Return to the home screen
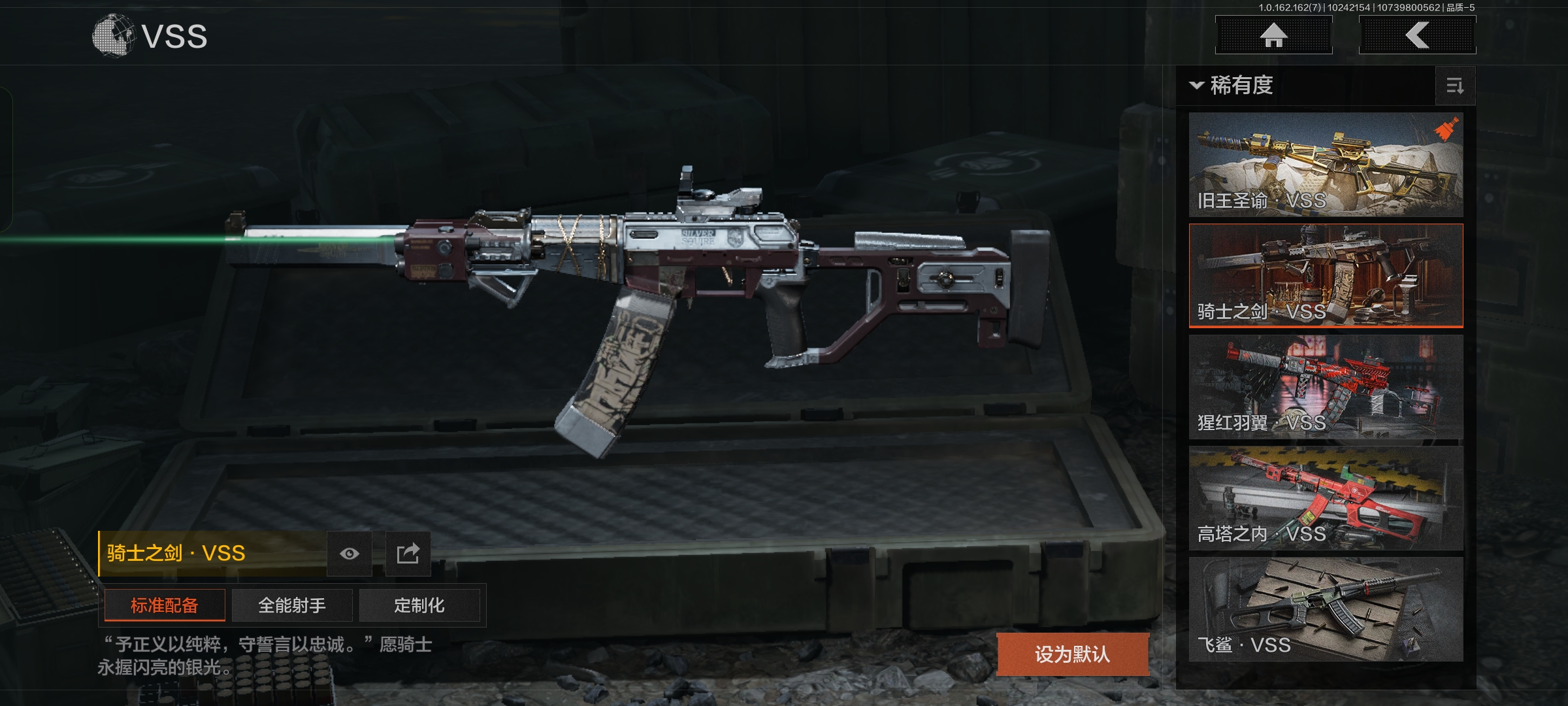This screenshot has width=1568, height=706. (x=1273, y=35)
